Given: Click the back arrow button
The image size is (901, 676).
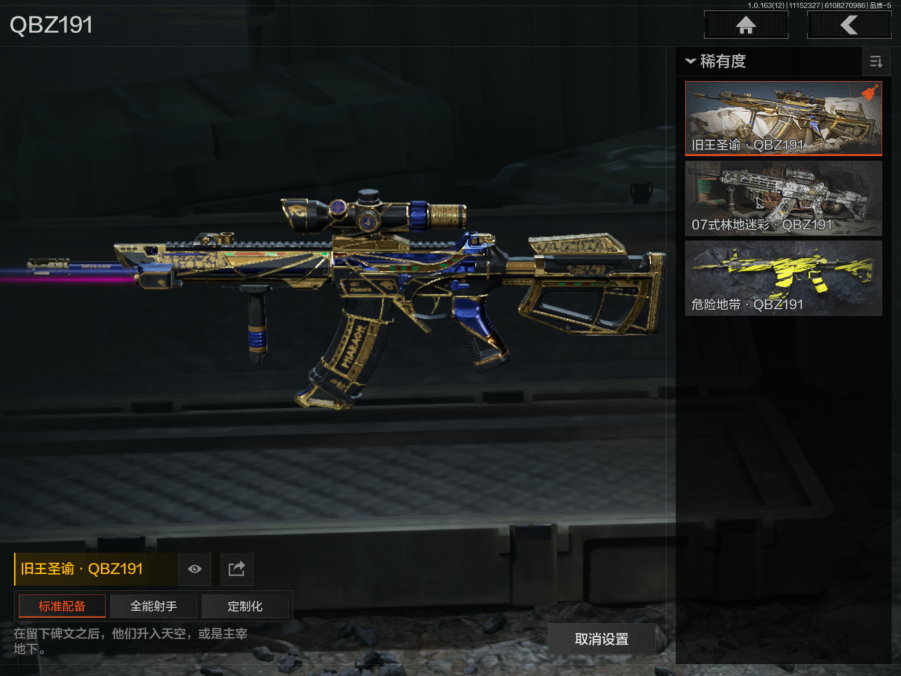Looking at the screenshot, I should pos(848,25).
